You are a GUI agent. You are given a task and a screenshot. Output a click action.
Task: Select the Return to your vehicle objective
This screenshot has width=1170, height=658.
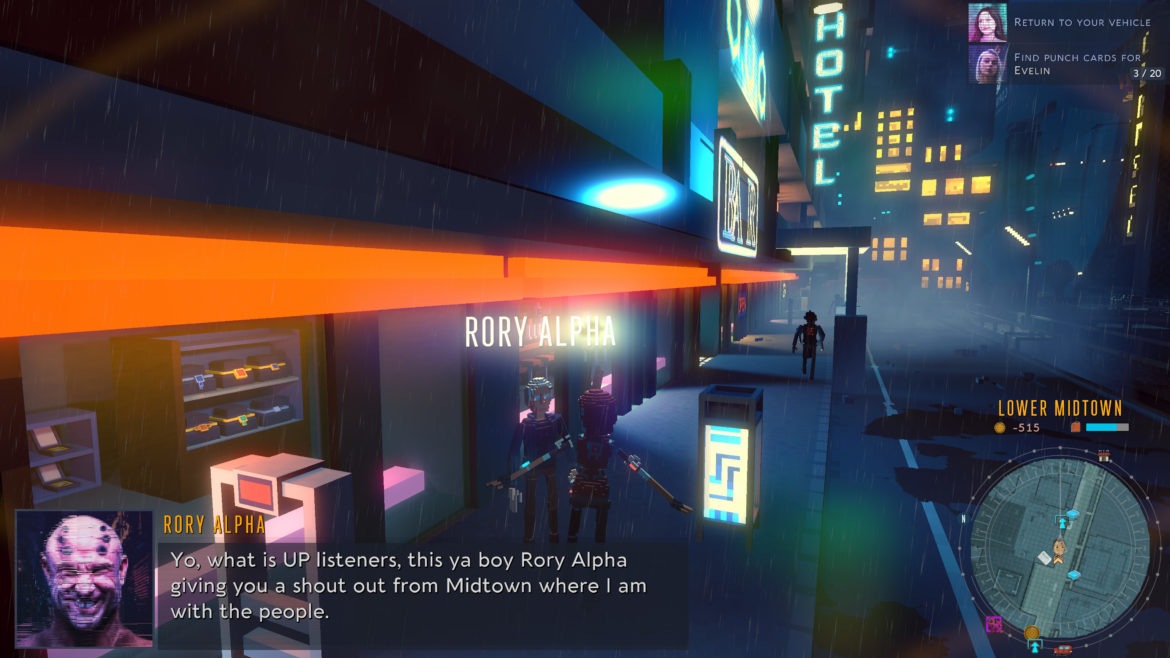coord(1080,22)
